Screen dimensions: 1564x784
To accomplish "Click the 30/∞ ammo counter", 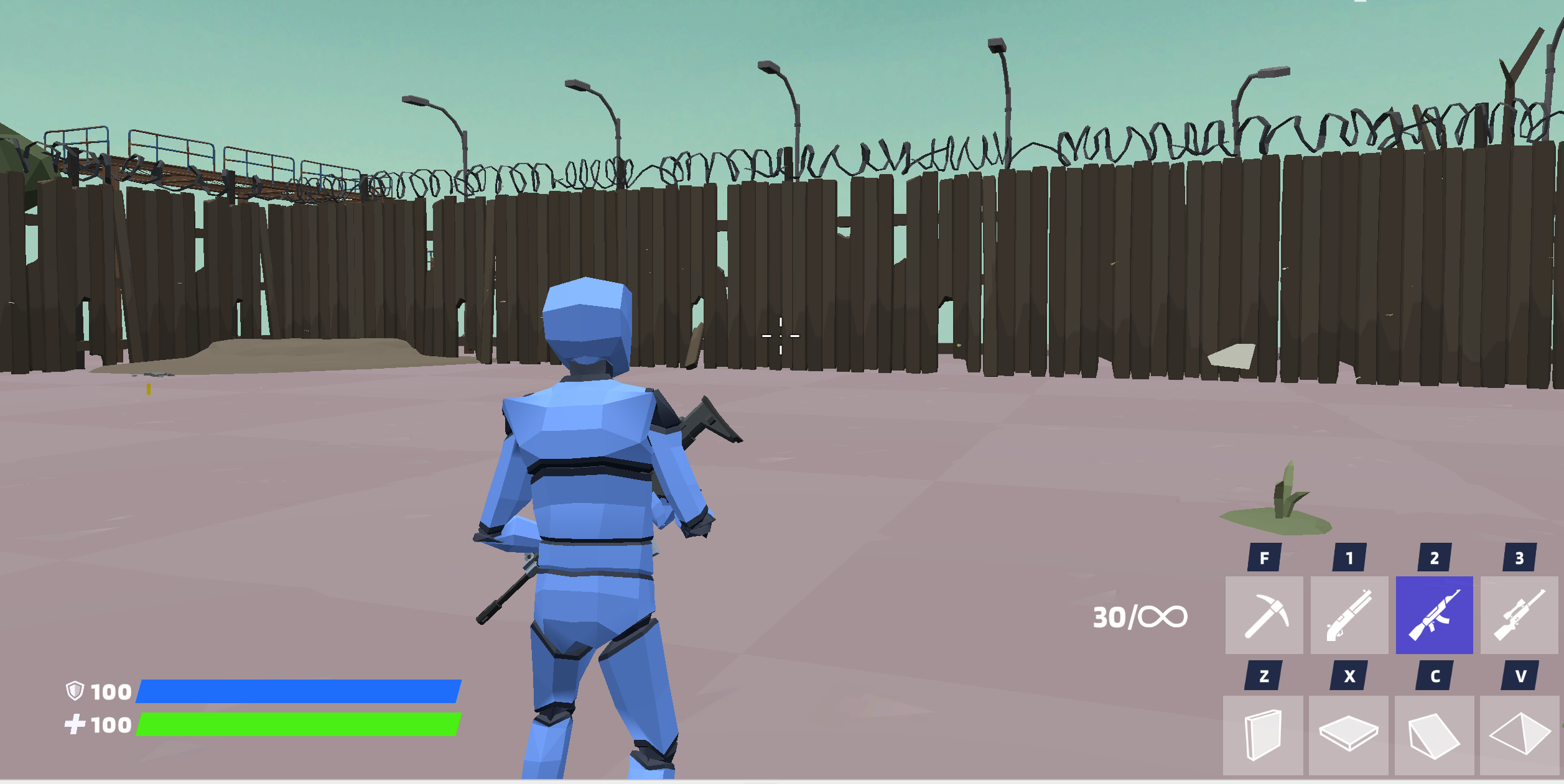I will (1140, 617).
